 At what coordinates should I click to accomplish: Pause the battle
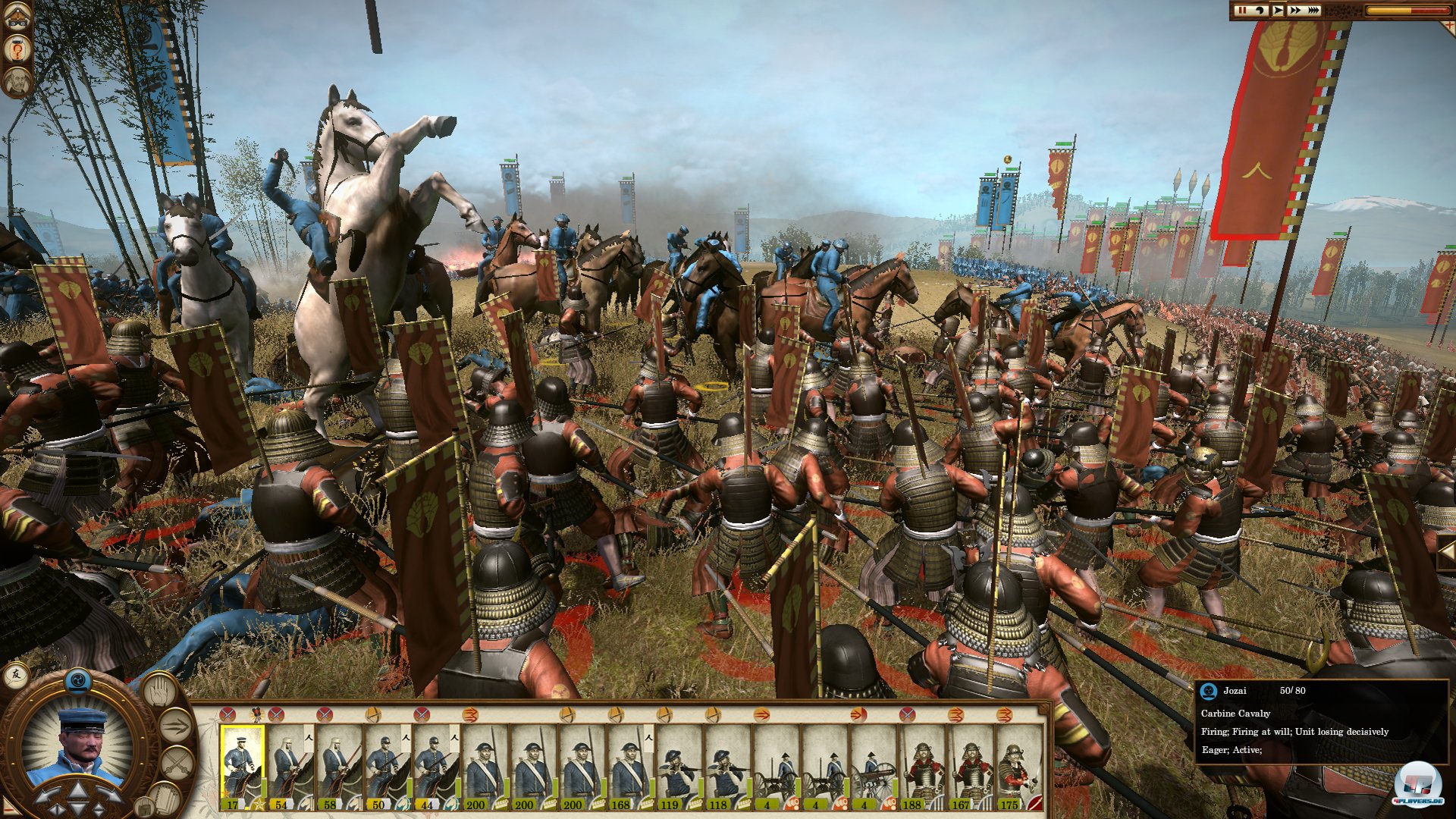[1241, 10]
